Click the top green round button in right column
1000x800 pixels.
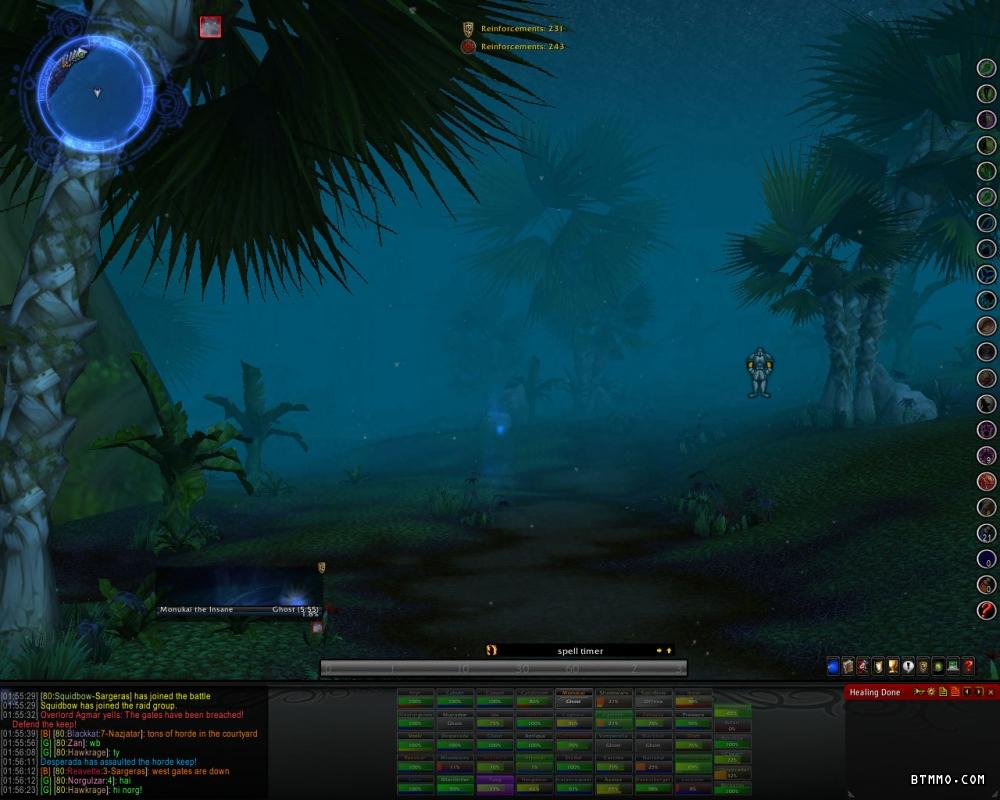click(987, 68)
